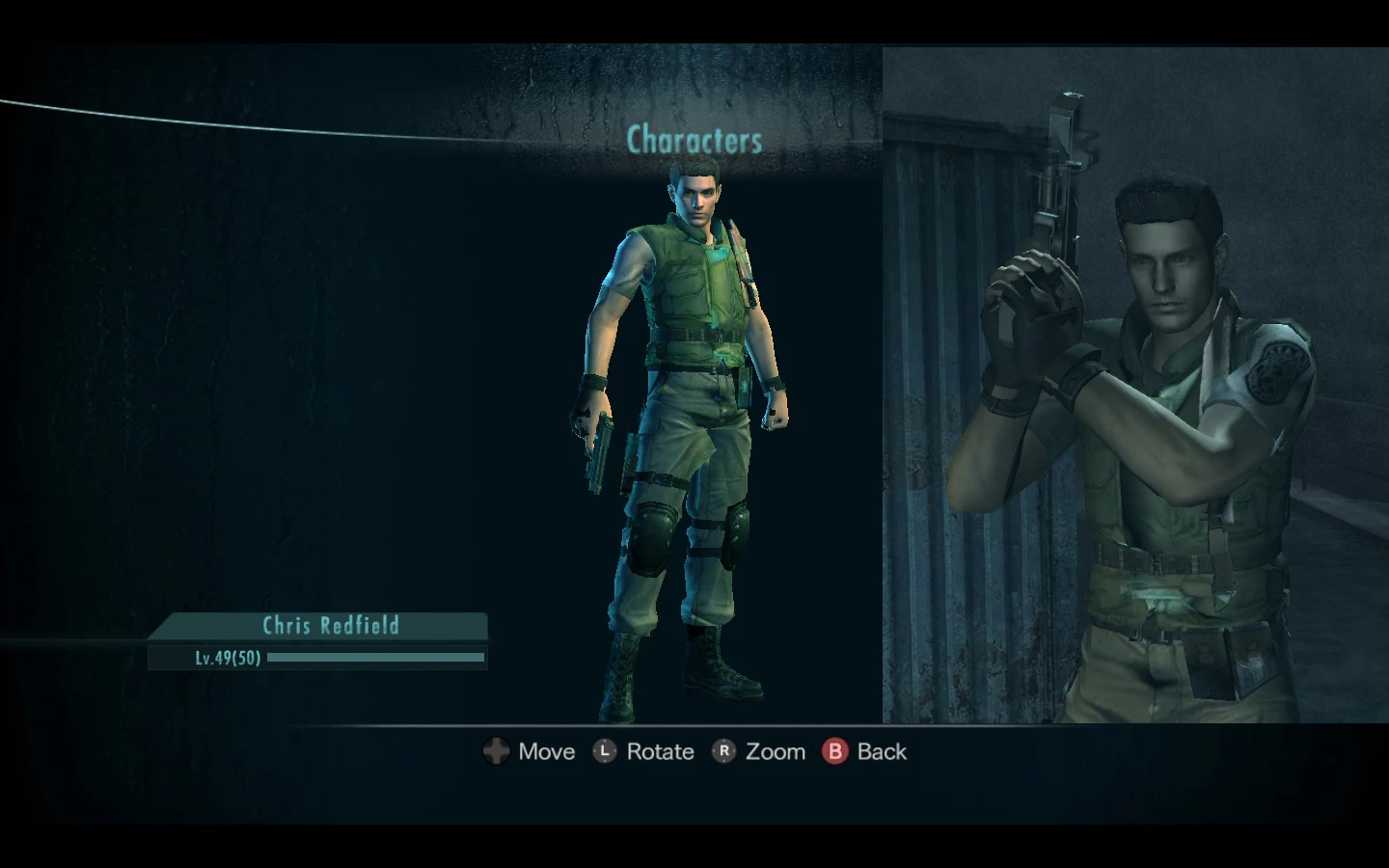Select the L Rotate button icon
Image resolution: width=1389 pixels, height=868 pixels.
point(605,751)
